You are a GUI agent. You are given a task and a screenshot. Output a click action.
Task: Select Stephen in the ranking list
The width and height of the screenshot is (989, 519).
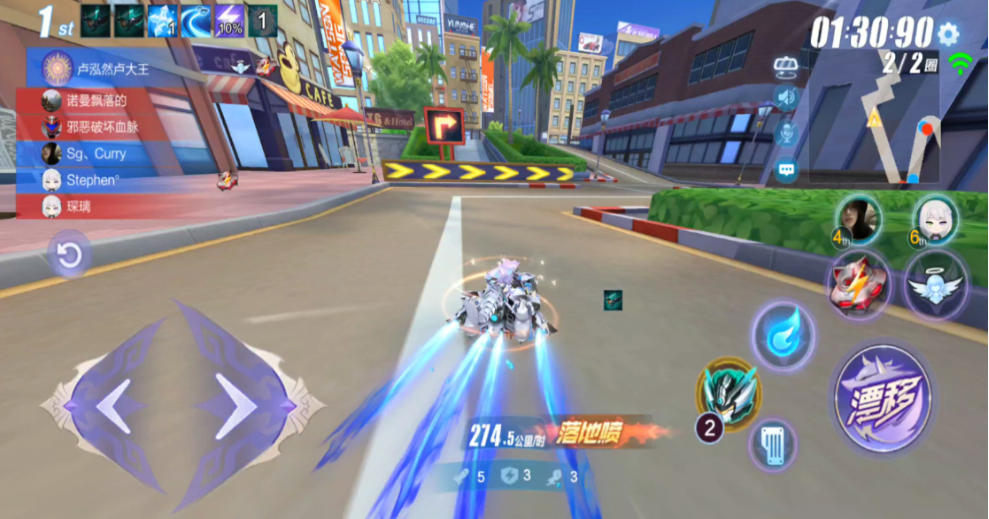tap(96, 181)
